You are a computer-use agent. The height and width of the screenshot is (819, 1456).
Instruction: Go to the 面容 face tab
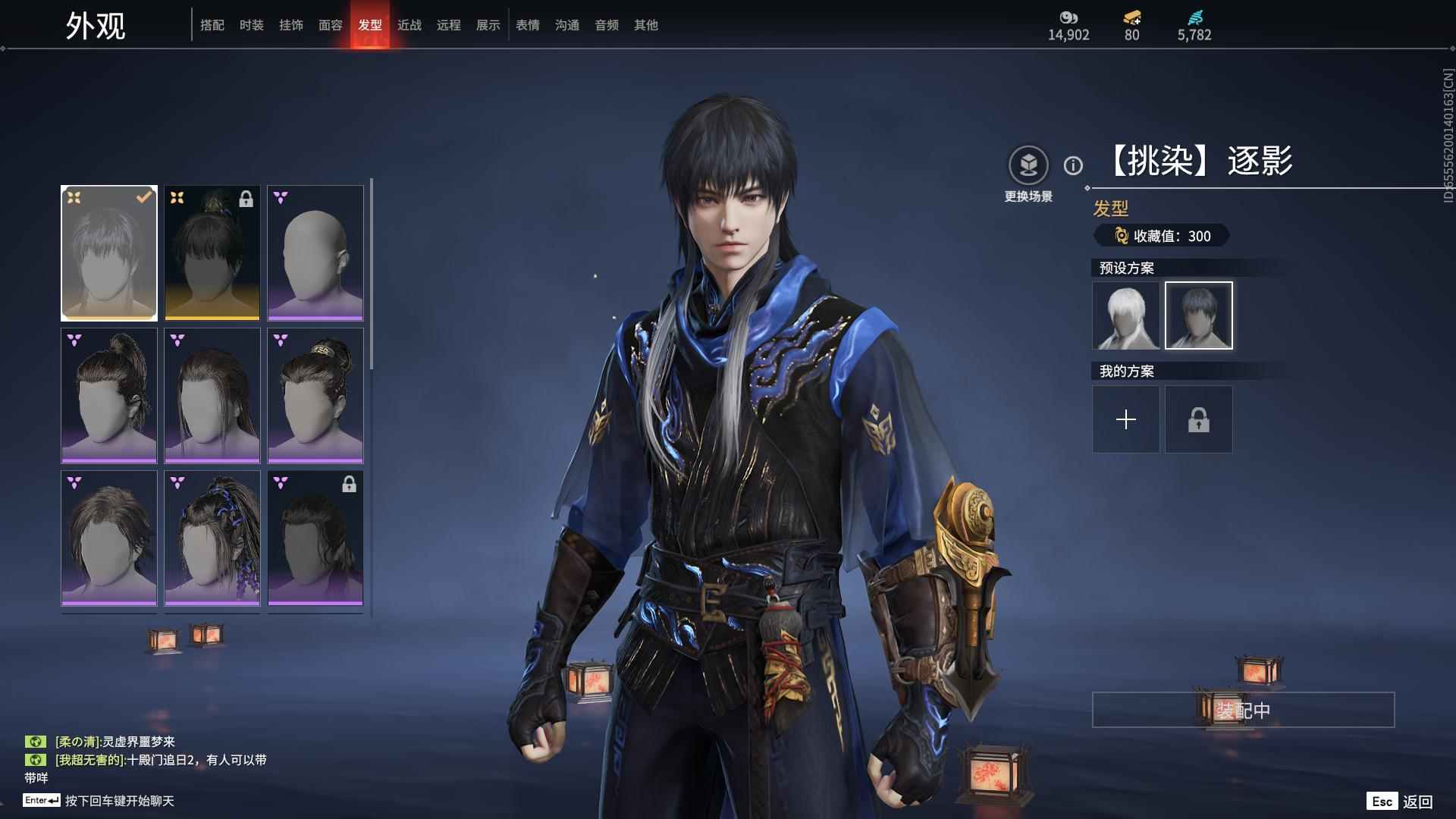[x=331, y=25]
